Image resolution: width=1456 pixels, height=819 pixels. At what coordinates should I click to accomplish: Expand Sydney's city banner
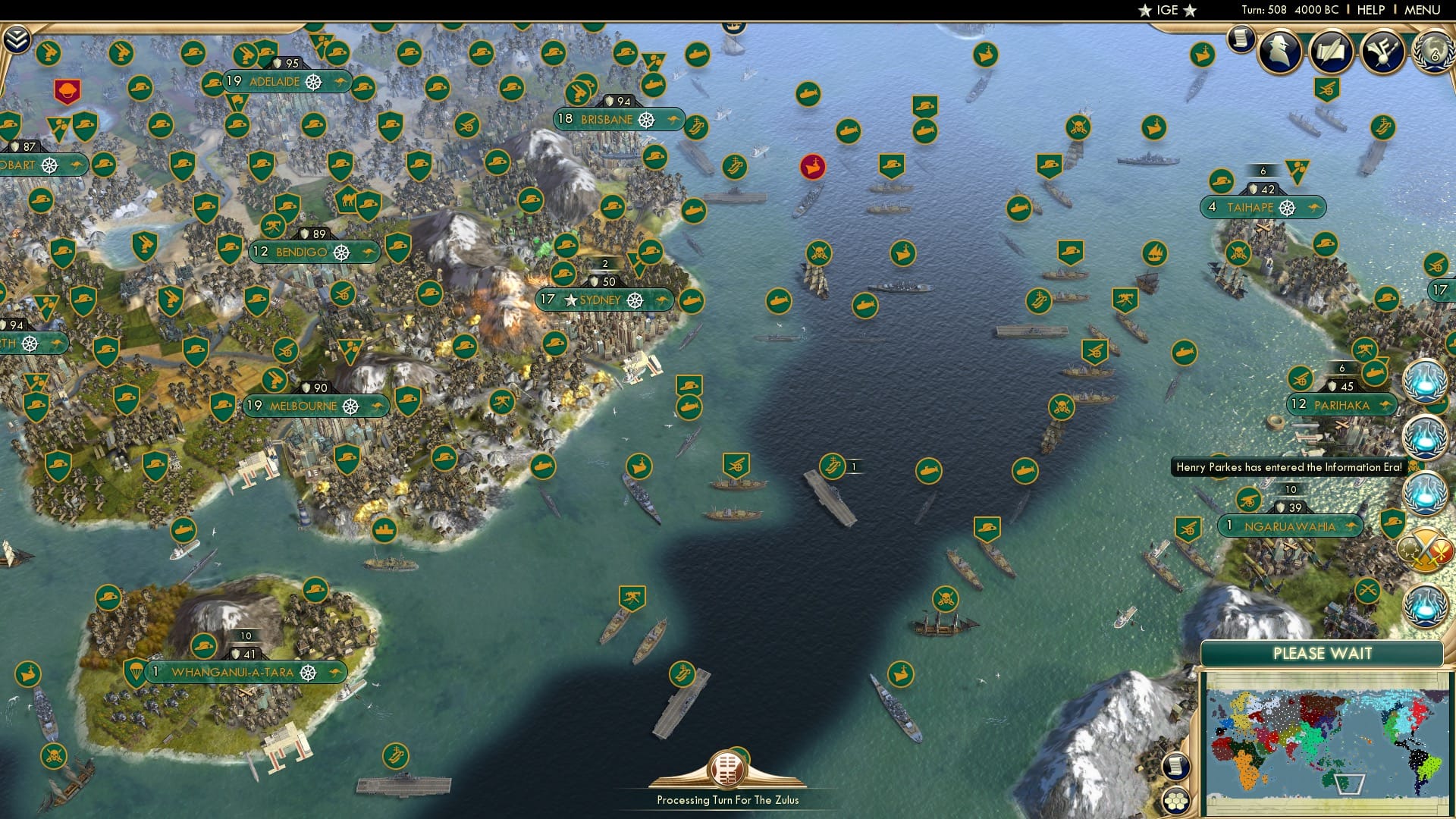604,300
